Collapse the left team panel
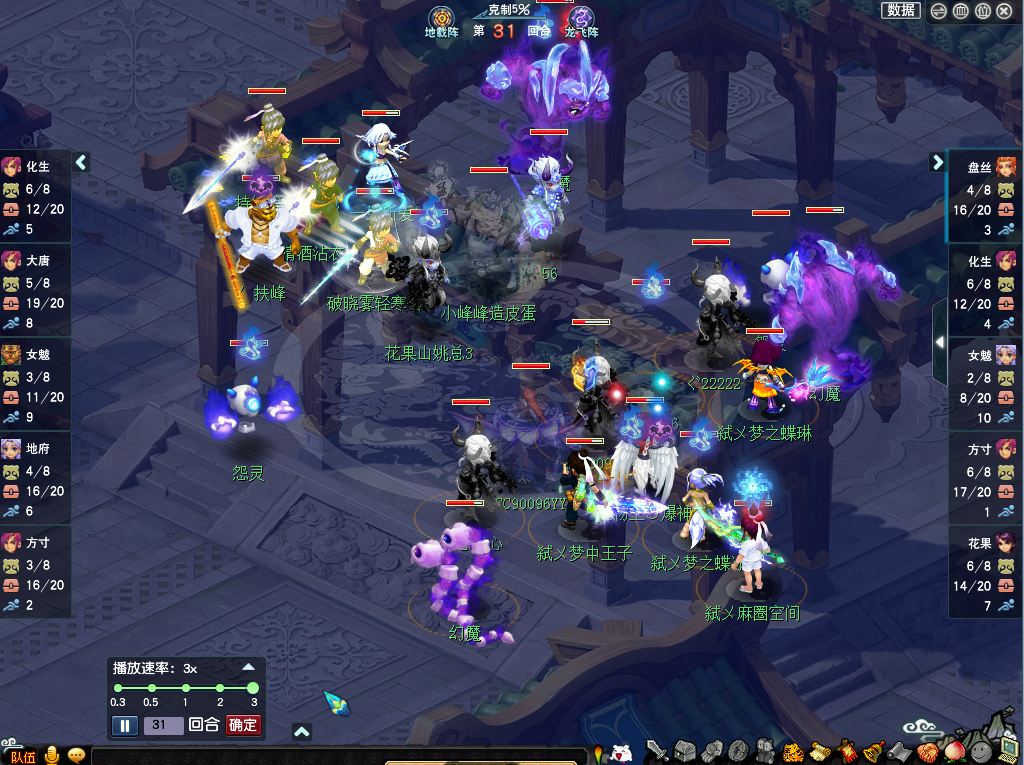Viewport: 1024px width, 765px height. coord(81,162)
